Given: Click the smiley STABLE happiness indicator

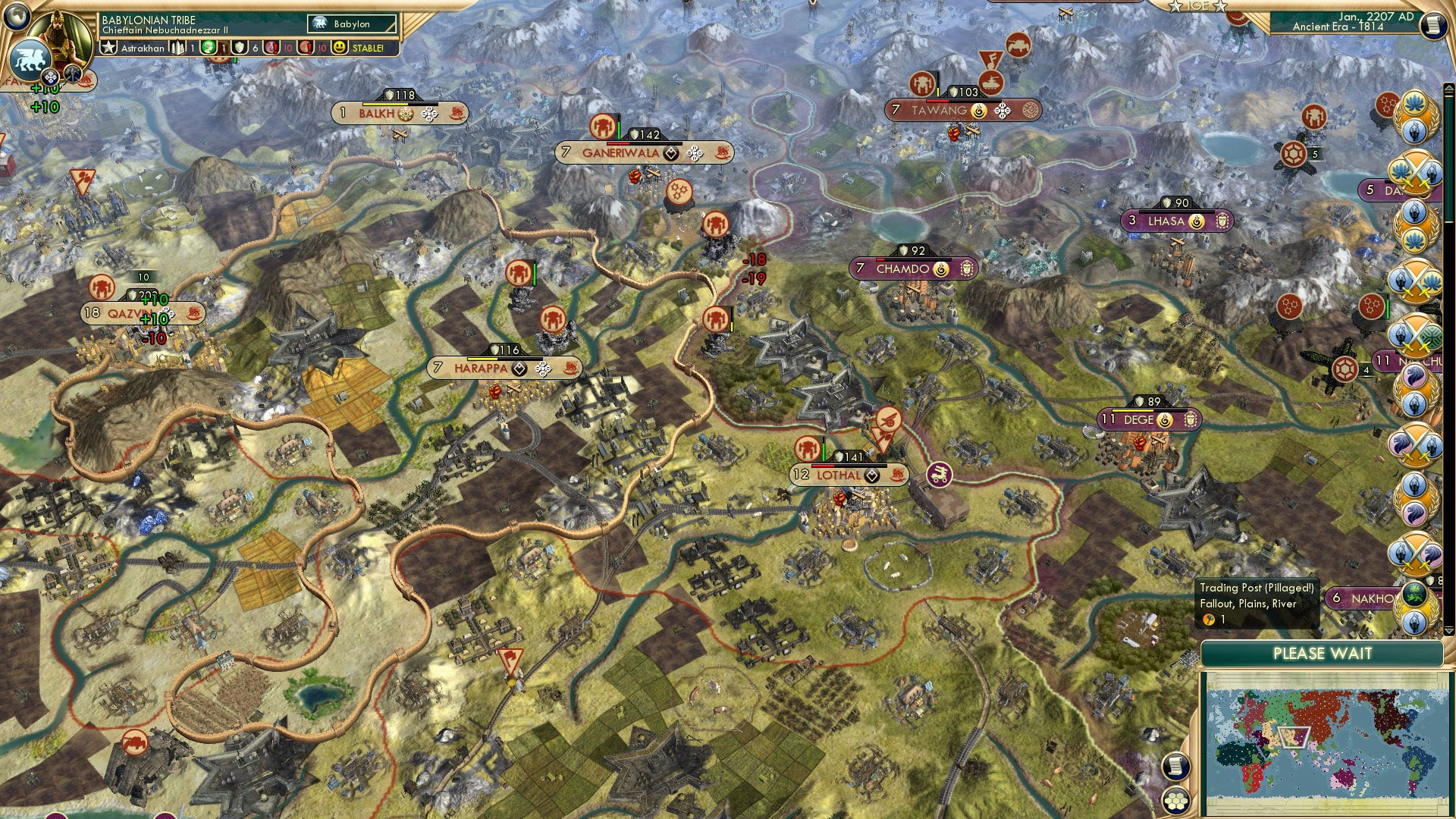Looking at the screenshot, I should coord(340,48).
